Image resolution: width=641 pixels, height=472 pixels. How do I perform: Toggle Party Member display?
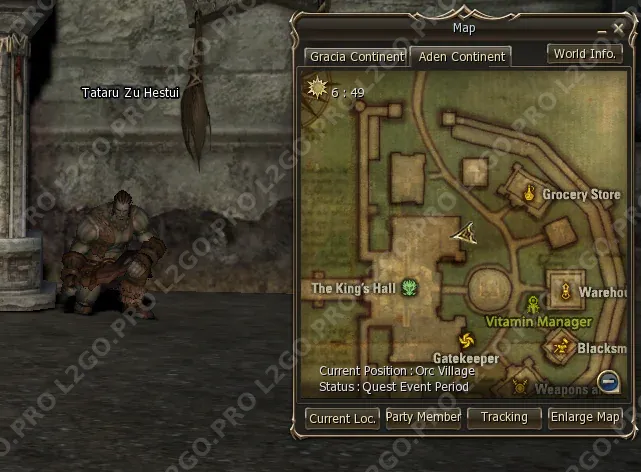point(423,417)
